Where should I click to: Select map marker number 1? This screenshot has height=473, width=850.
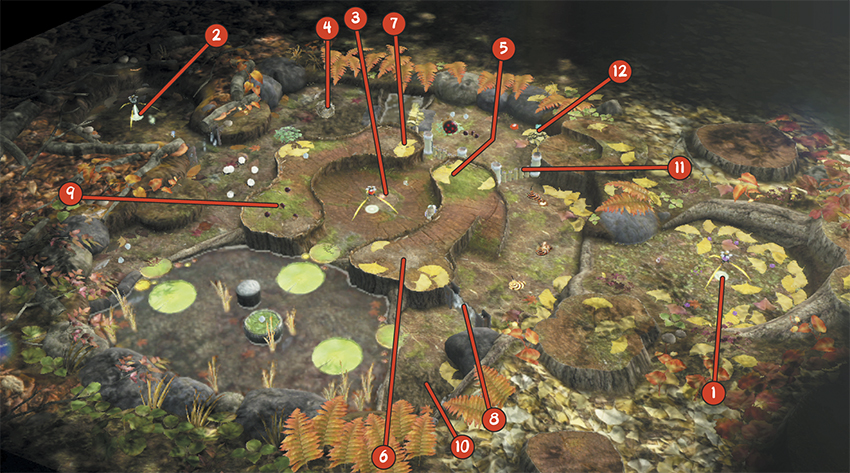pos(713,392)
